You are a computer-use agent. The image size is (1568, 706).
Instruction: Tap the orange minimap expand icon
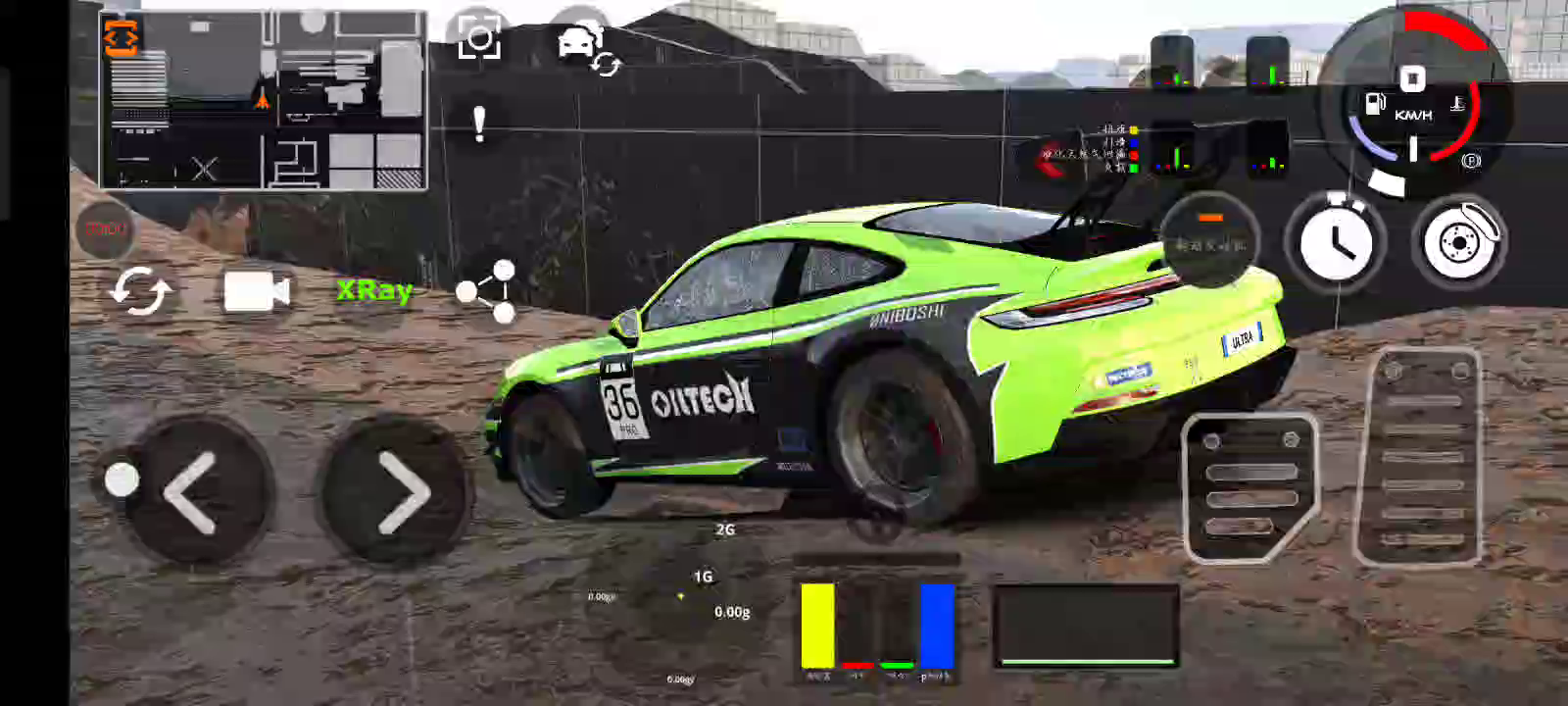click(122, 38)
